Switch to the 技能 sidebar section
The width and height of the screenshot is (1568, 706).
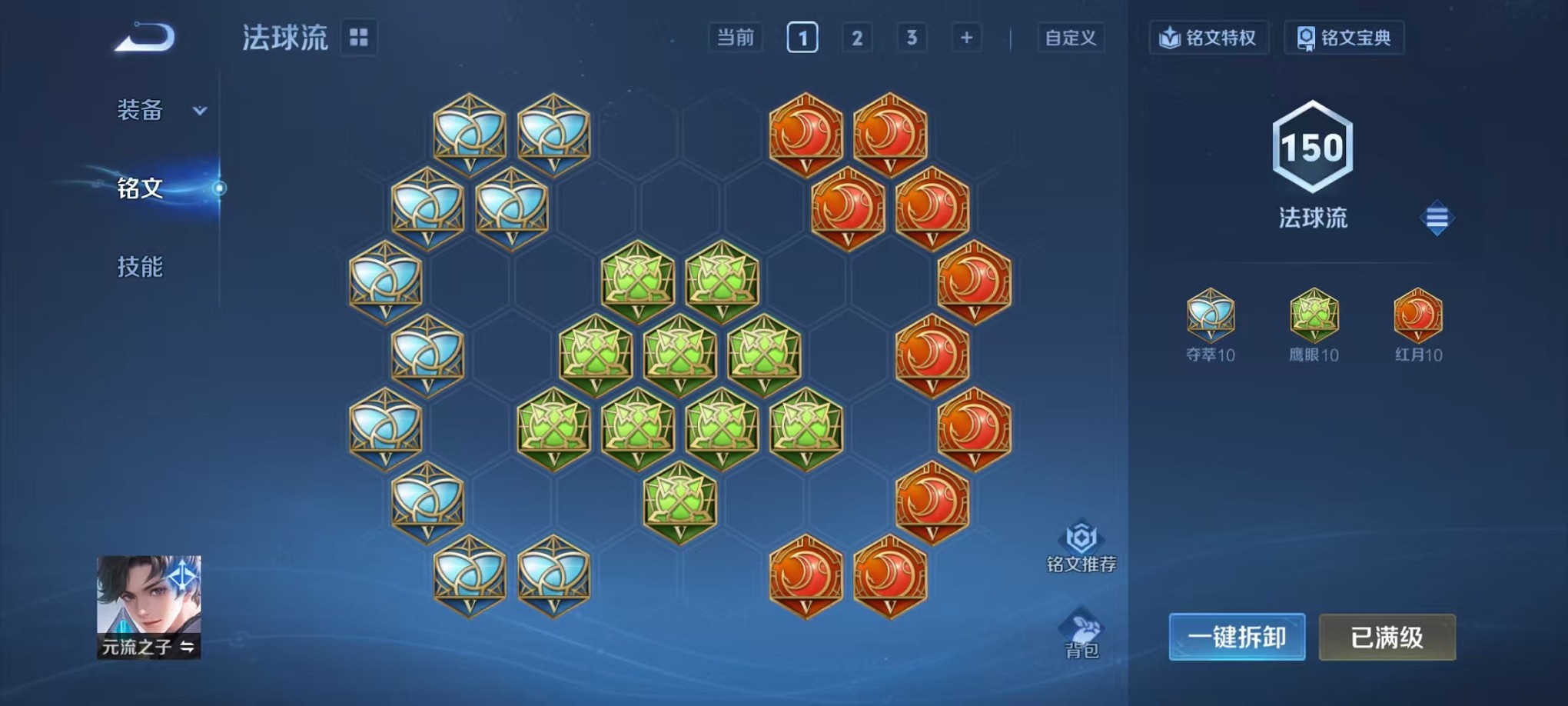click(141, 267)
